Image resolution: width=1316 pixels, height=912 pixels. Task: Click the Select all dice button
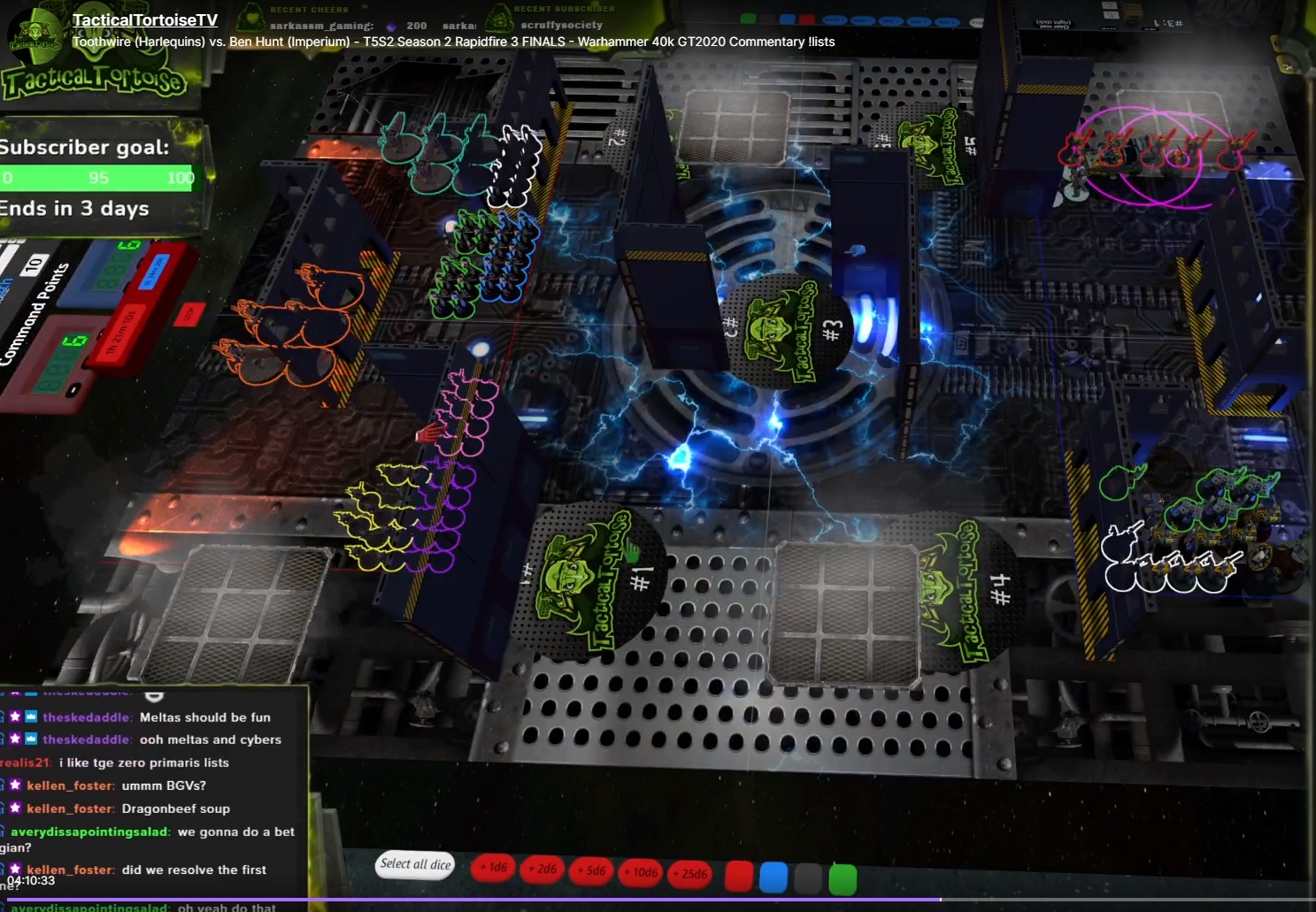pyautogui.click(x=416, y=864)
